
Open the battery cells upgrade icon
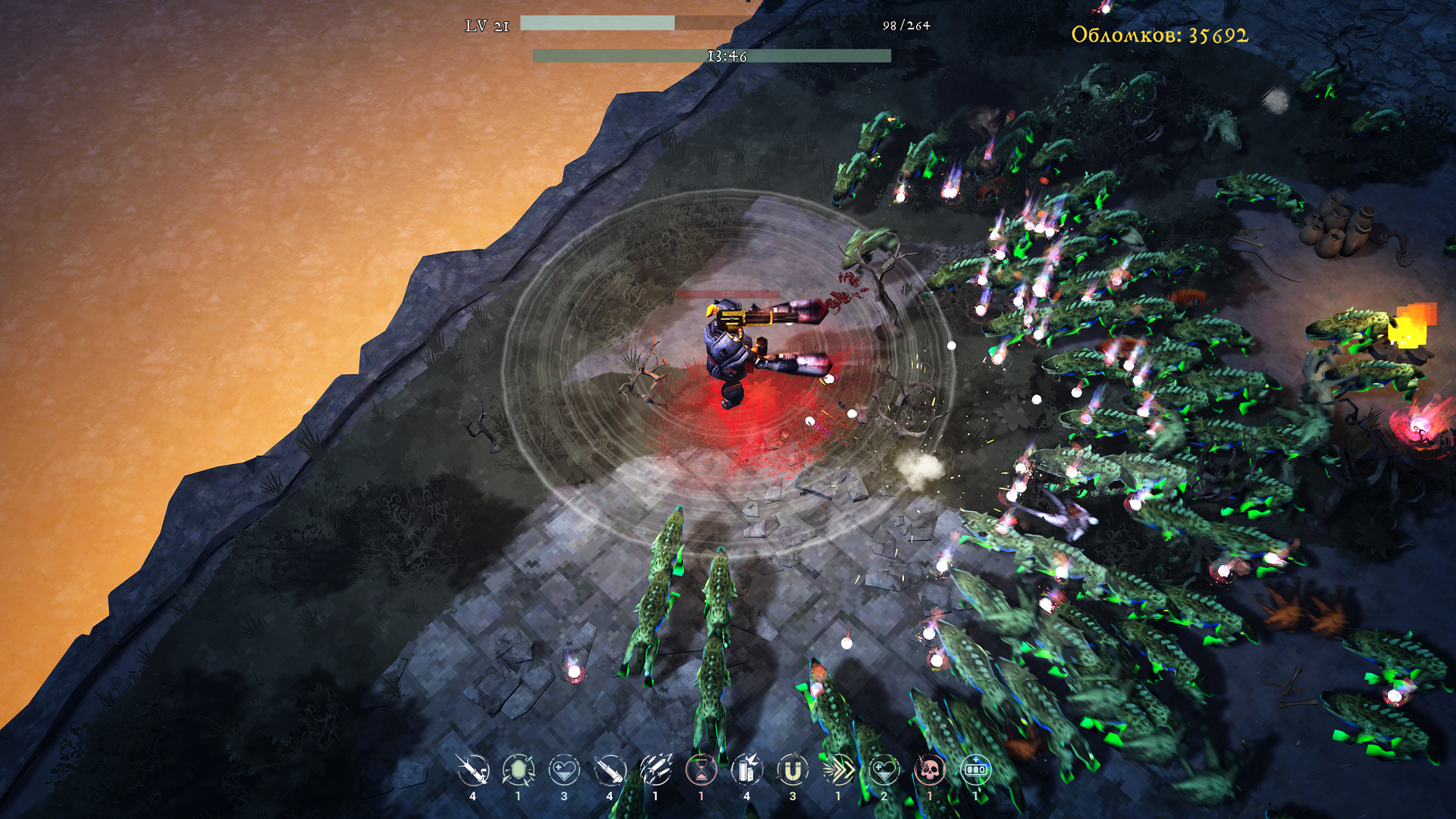[975, 770]
